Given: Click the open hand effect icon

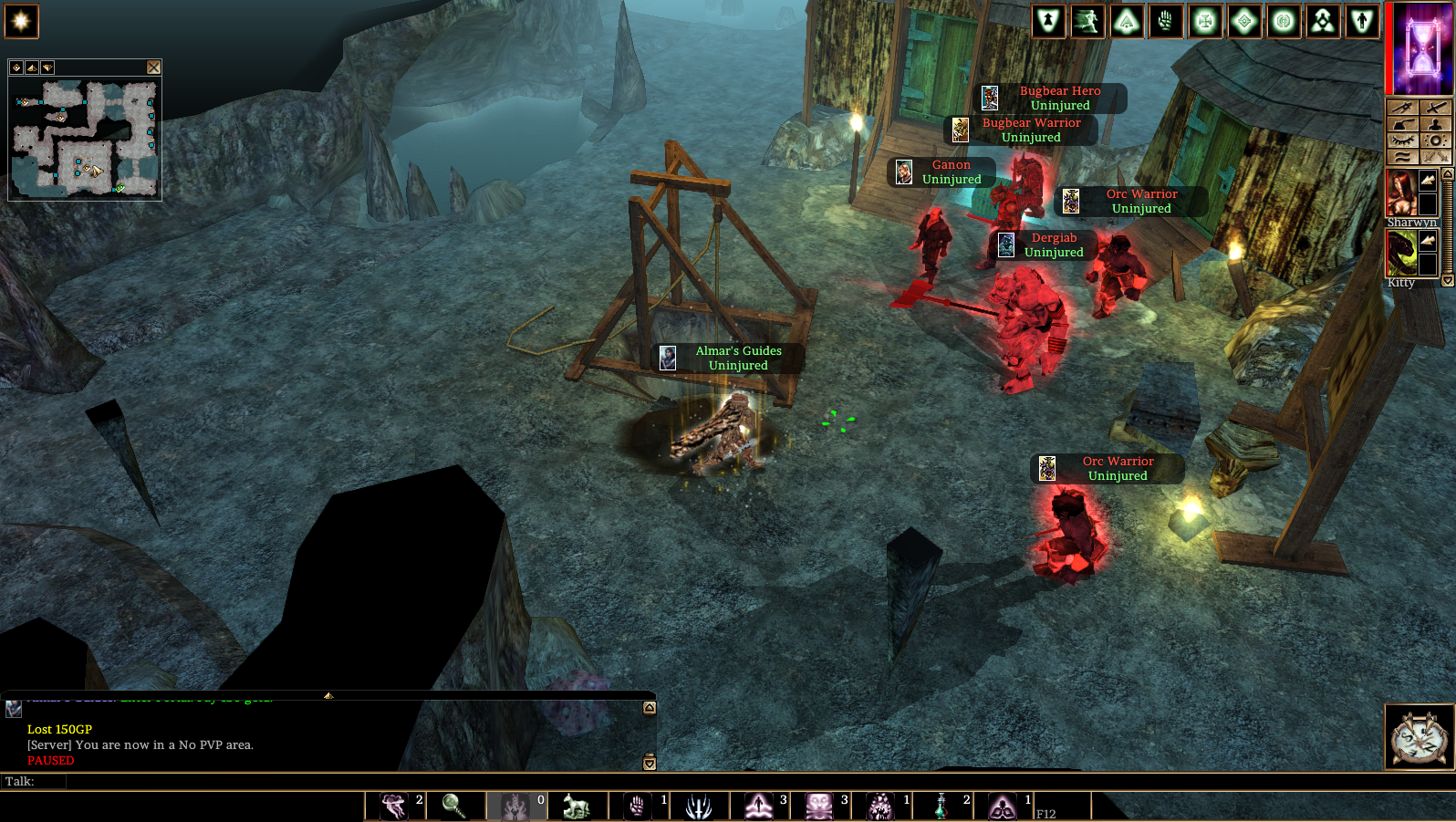Looking at the screenshot, I should 1166,21.
